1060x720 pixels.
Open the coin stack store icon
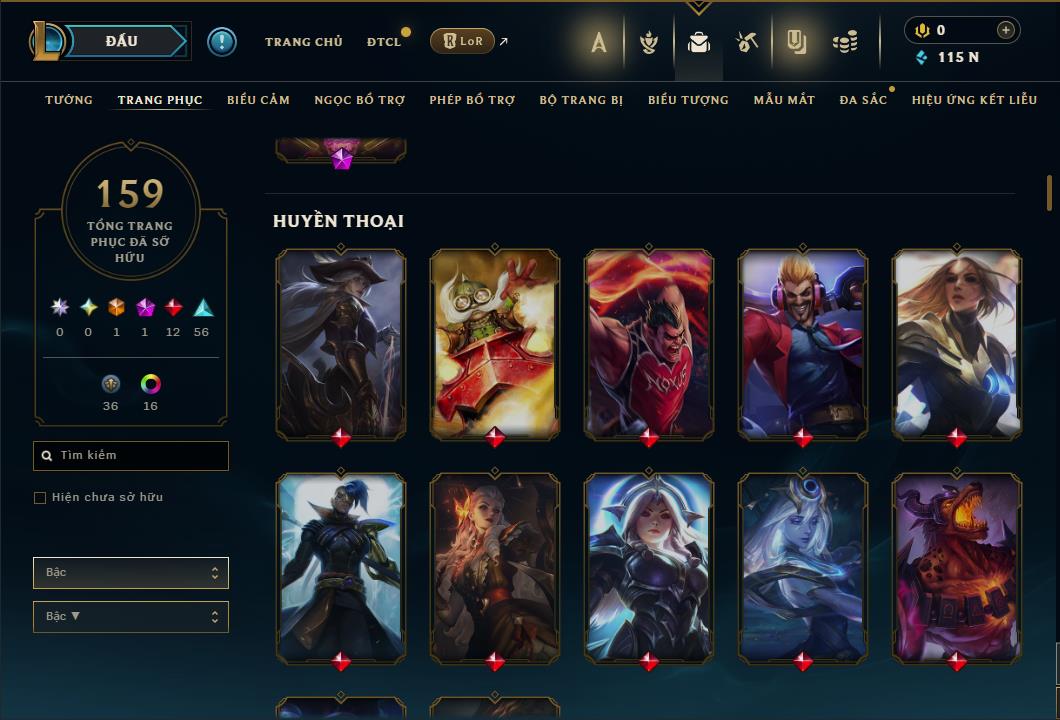[x=845, y=42]
